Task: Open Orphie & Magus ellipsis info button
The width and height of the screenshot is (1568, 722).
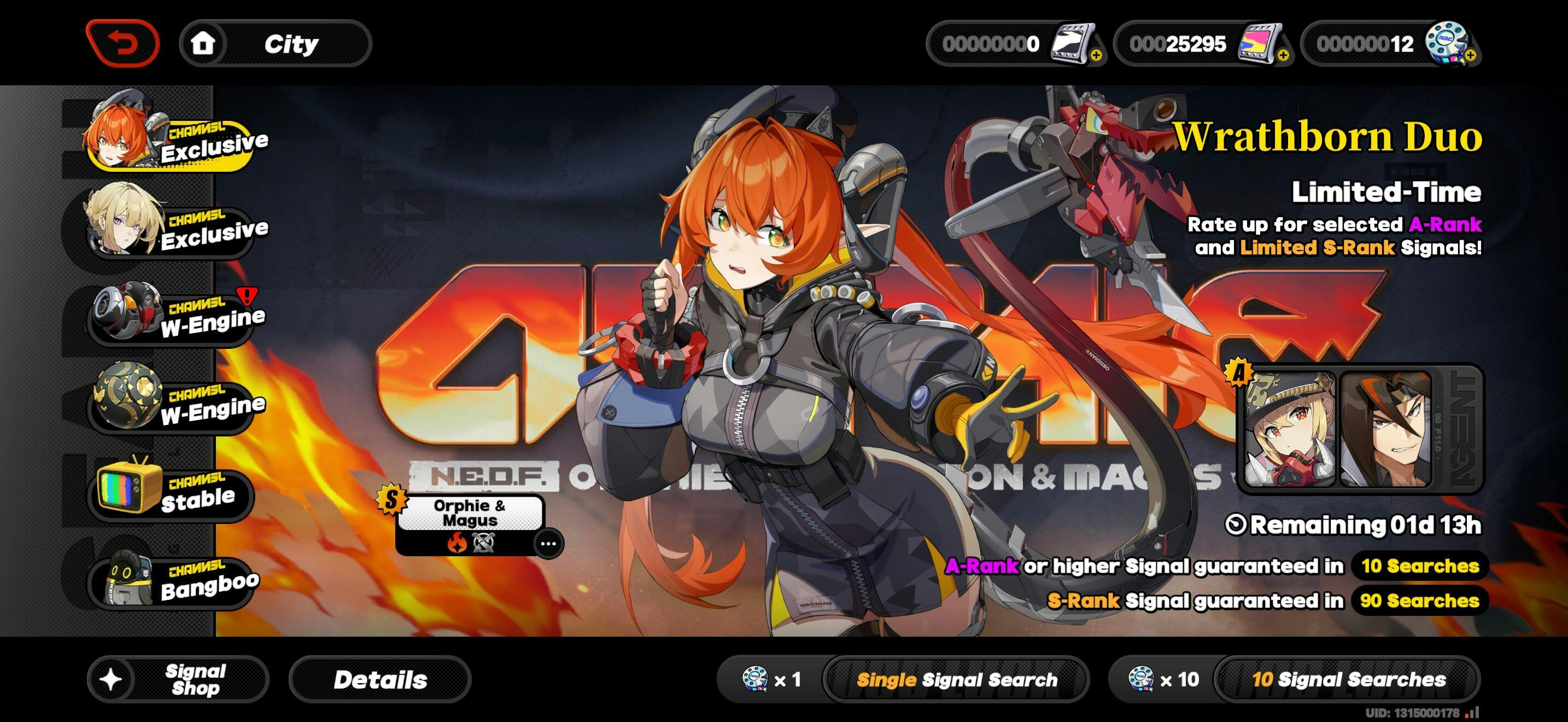Action: [x=548, y=544]
